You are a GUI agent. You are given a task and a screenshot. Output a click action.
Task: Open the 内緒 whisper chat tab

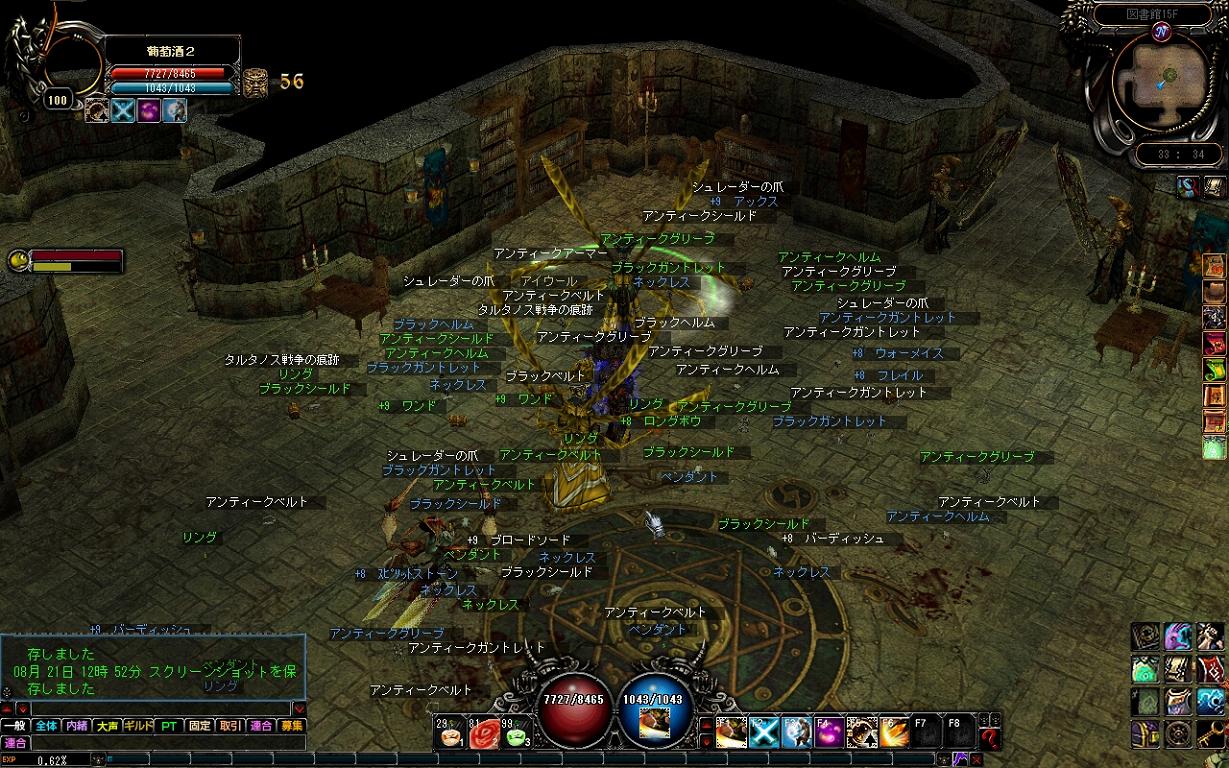[77, 726]
